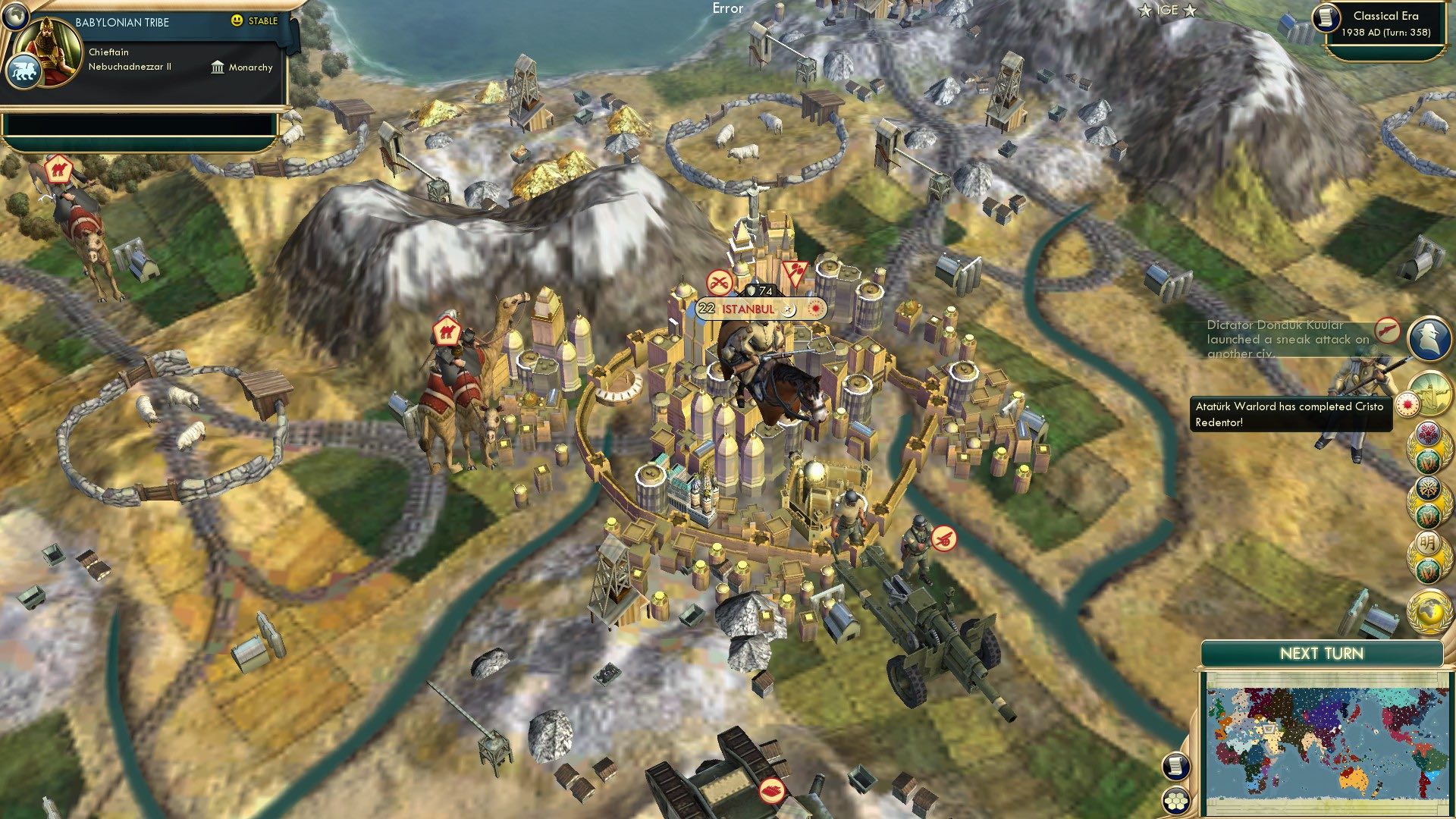Select the Istanbul city name banner

pyautogui.click(x=749, y=309)
